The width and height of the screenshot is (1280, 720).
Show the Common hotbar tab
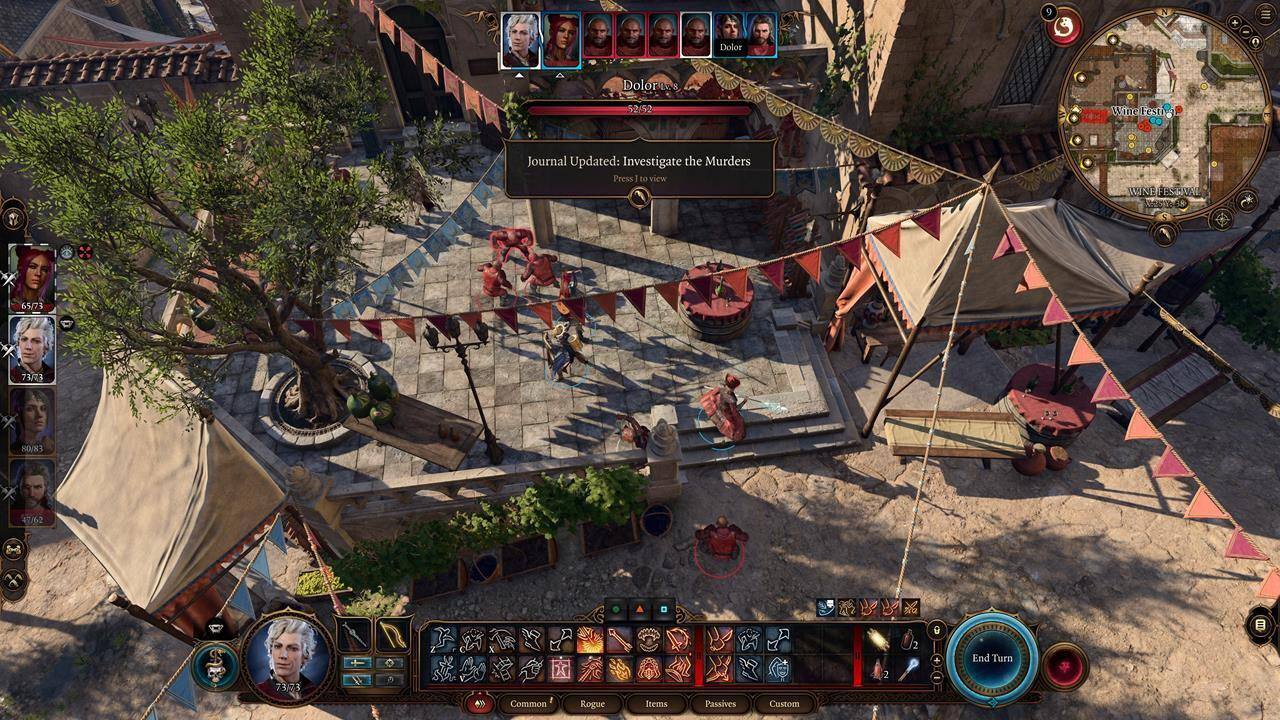pos(528,704)
